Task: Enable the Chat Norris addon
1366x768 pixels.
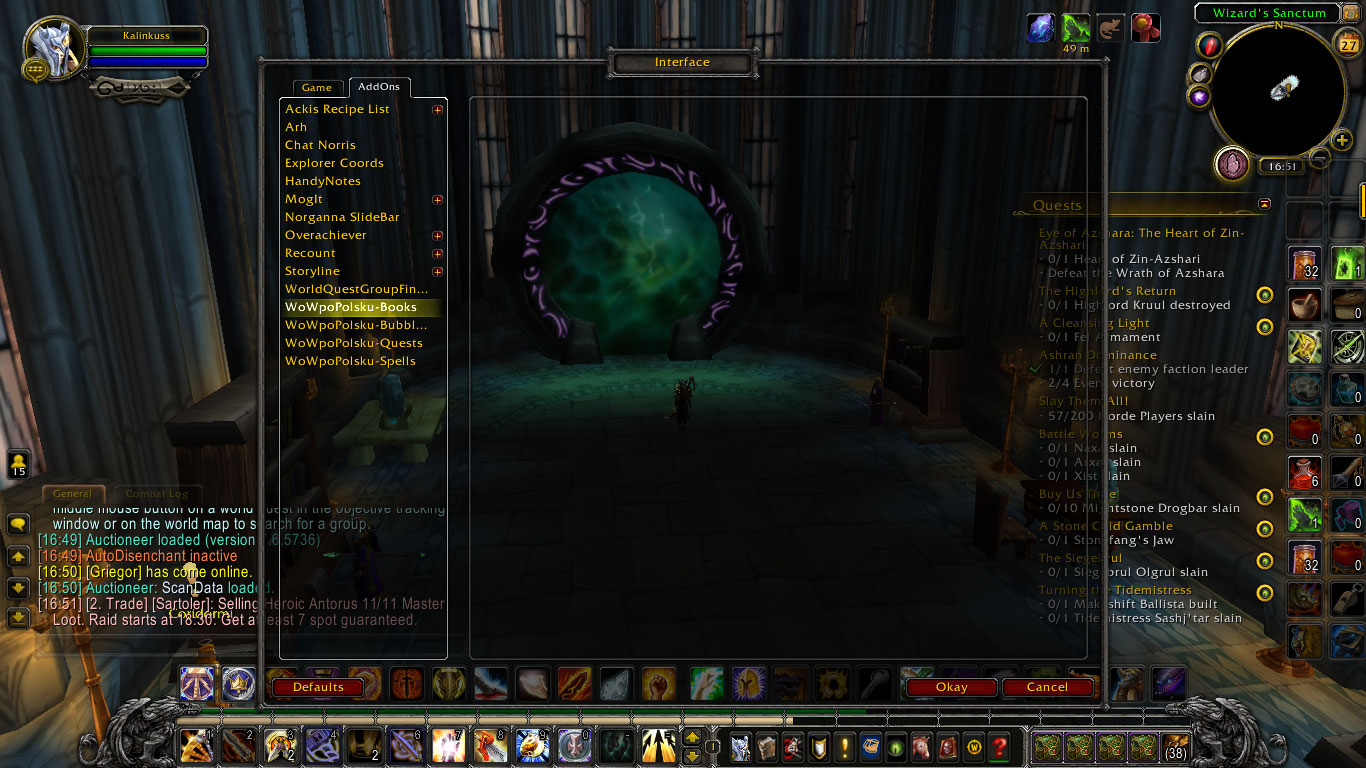Action: point(319,144)
